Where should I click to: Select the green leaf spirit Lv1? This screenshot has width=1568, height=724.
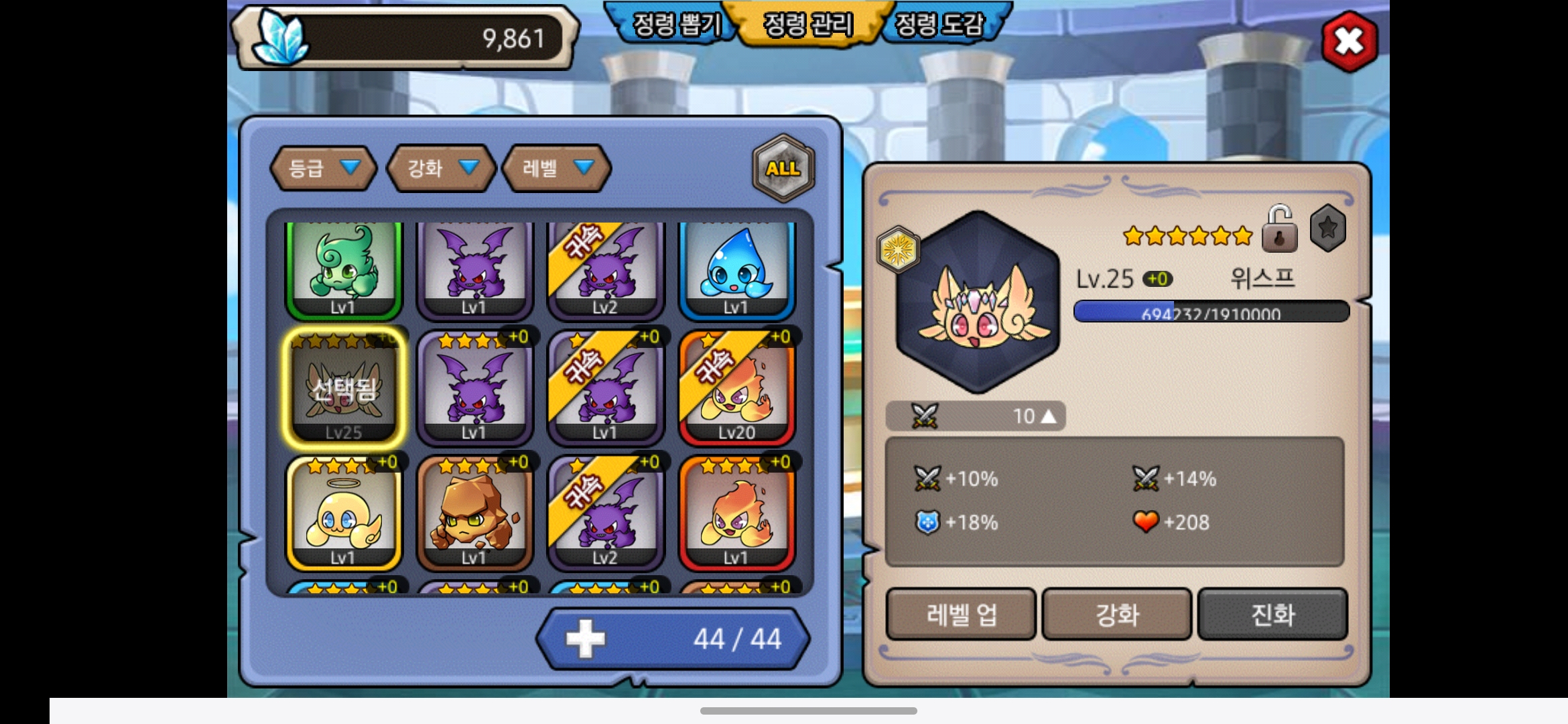pyautogui.click(x=344, y=269)
